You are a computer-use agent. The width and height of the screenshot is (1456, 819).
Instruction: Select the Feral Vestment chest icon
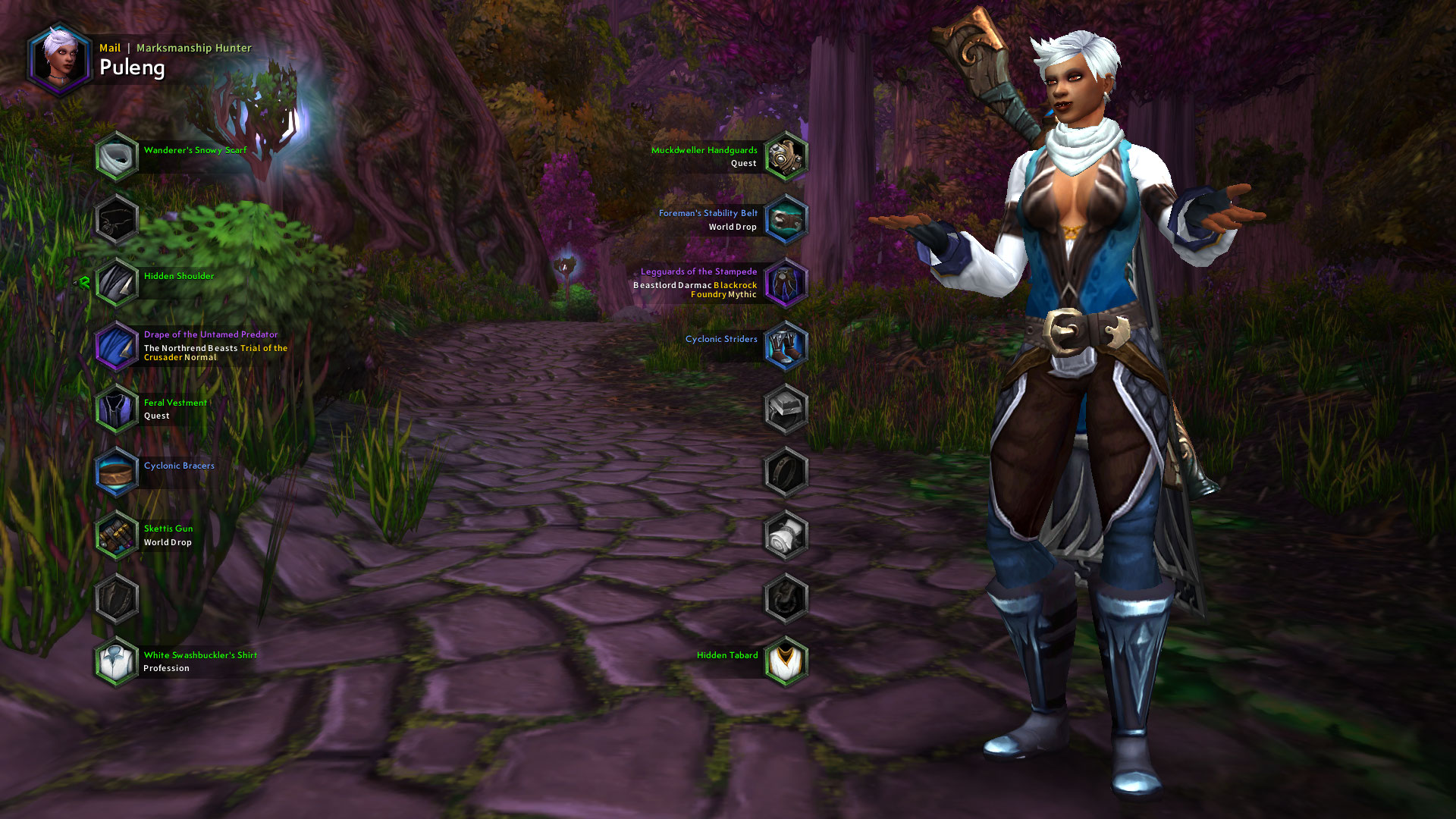coord(116,409)
